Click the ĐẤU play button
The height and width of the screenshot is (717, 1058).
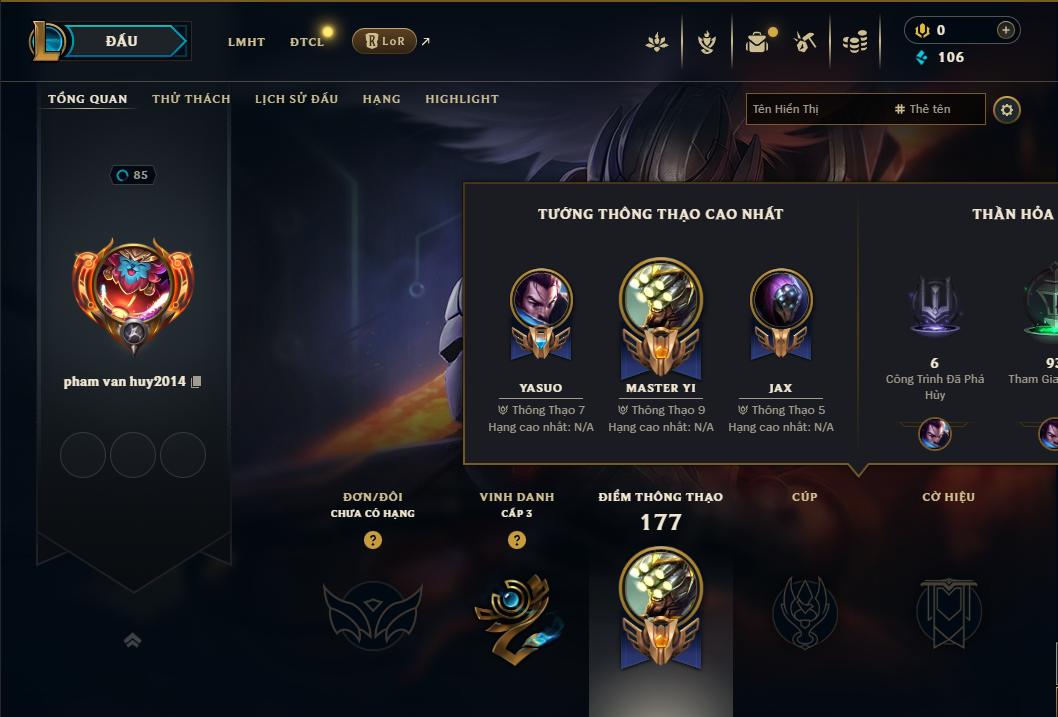pos(121,41)
